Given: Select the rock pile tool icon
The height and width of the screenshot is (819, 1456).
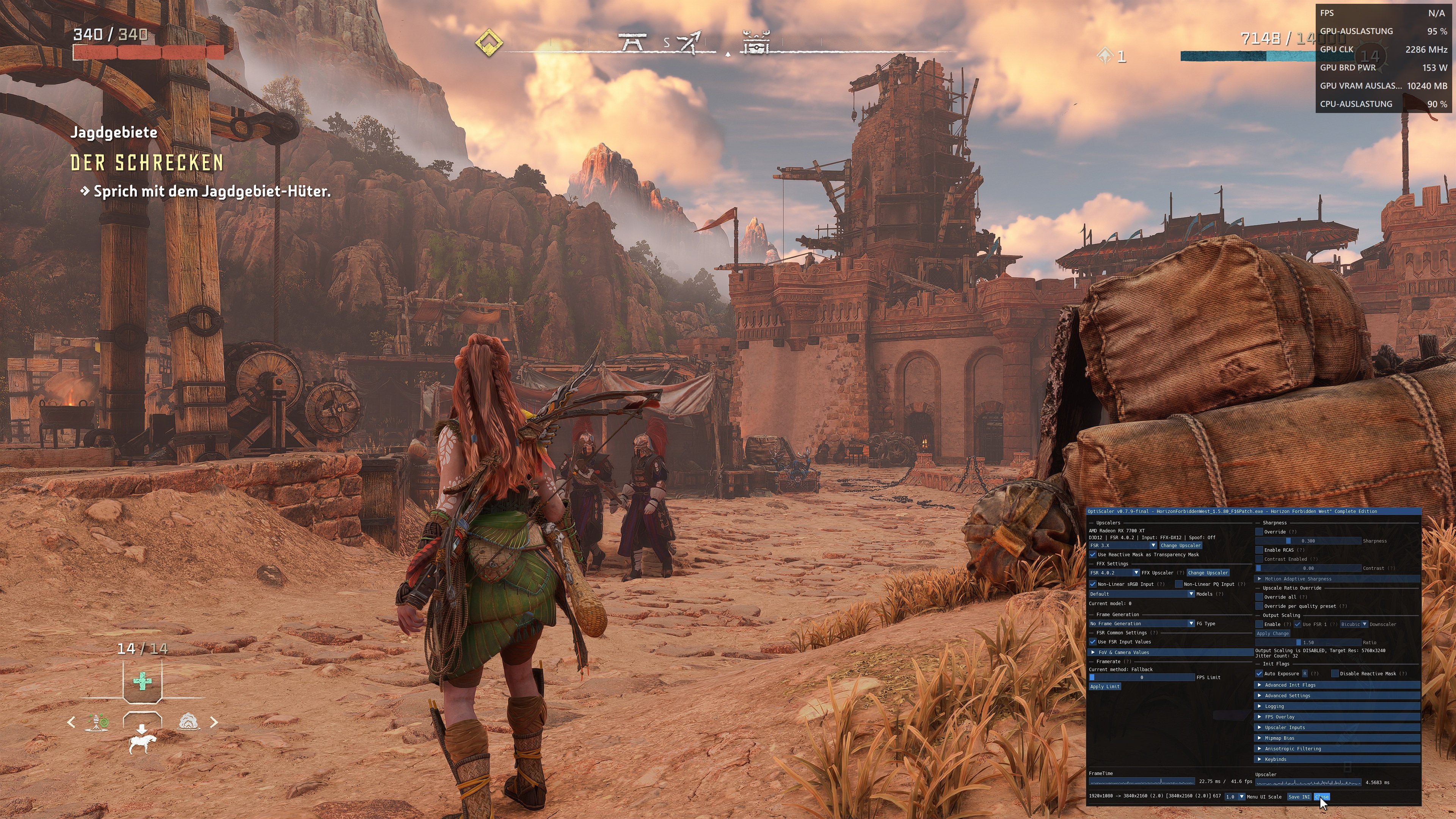Looking at the screenshot, I should 189,722.
